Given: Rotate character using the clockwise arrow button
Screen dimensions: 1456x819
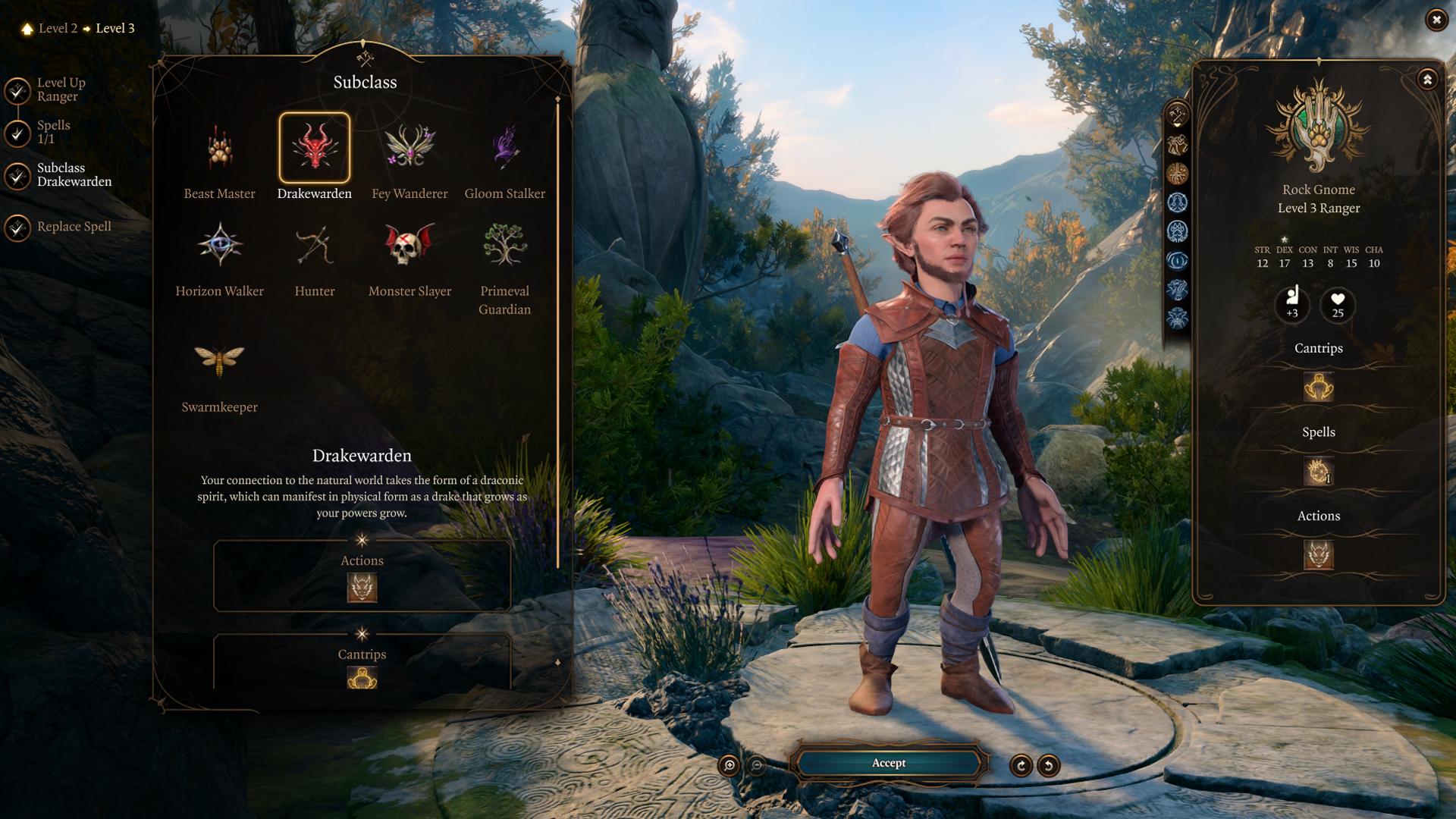Looking at the screenshot, I should pyautogui.click(x=1021, y=766).
